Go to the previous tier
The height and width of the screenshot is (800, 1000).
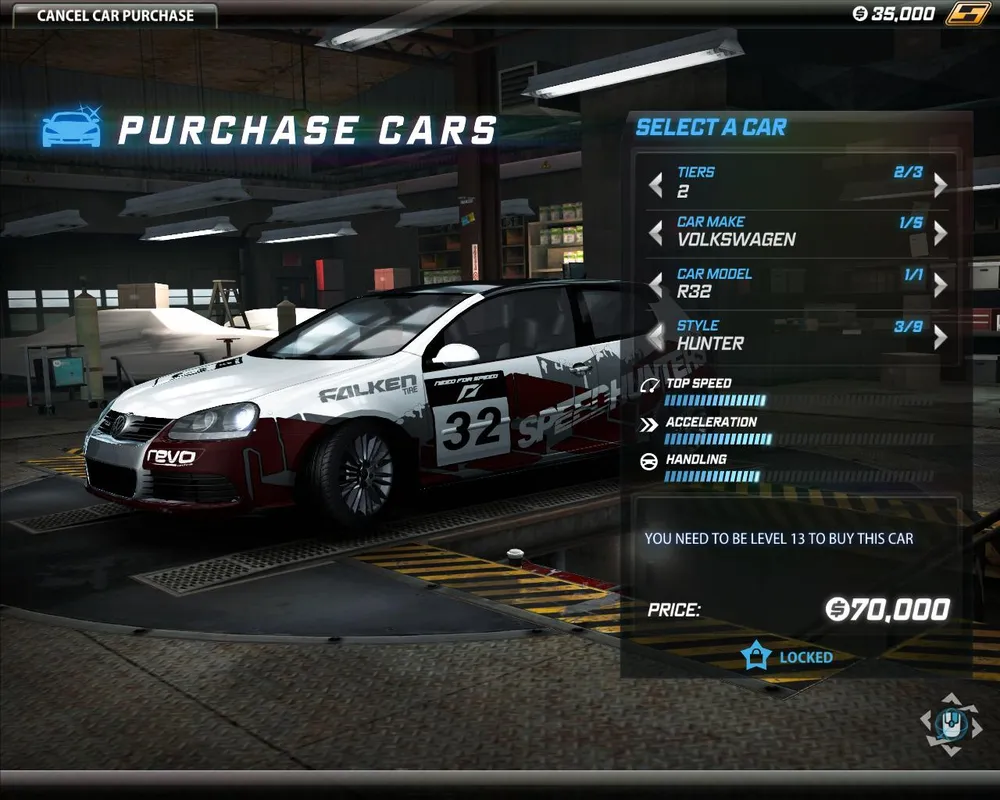[x=656, y=185]
